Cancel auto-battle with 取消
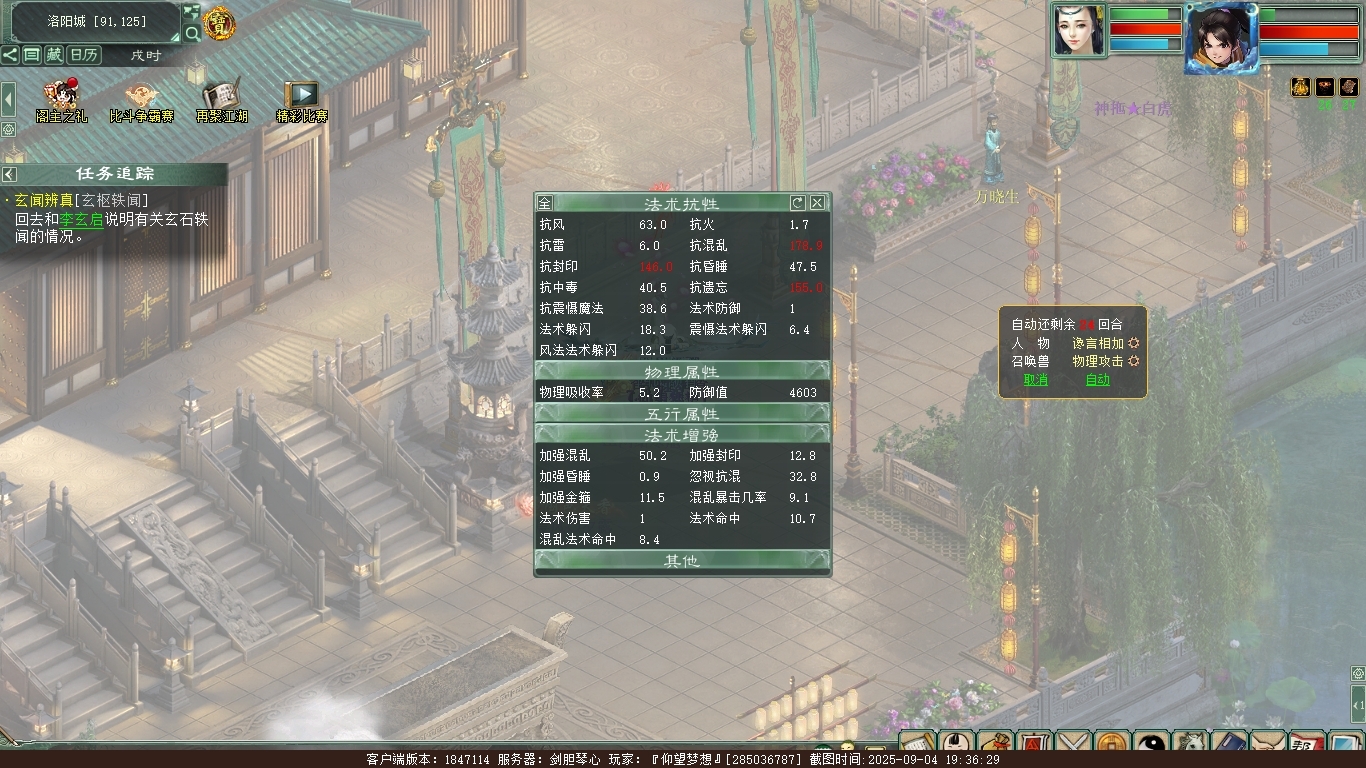Image resolution: width=1366 pixels, height=768 pixels. [x=1035, y=380]
